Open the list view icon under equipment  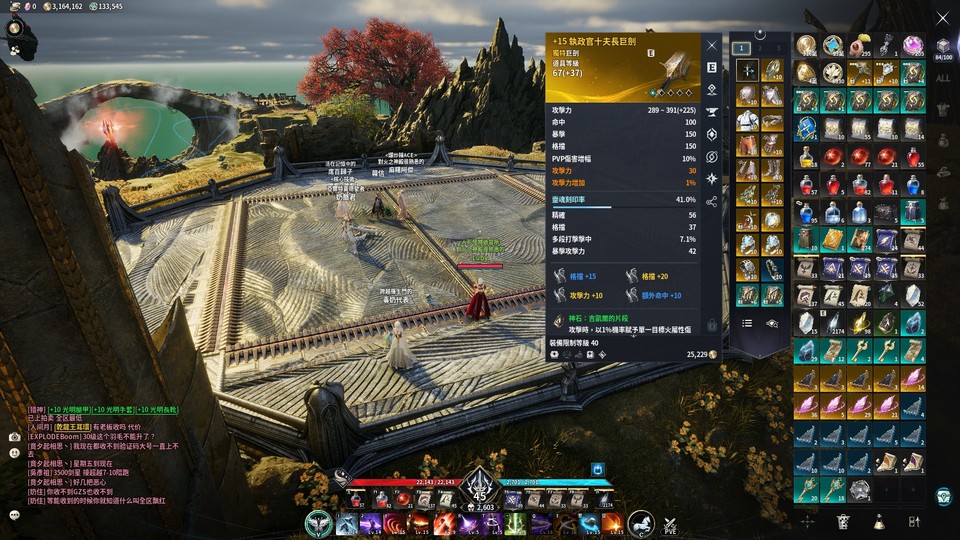747,323
